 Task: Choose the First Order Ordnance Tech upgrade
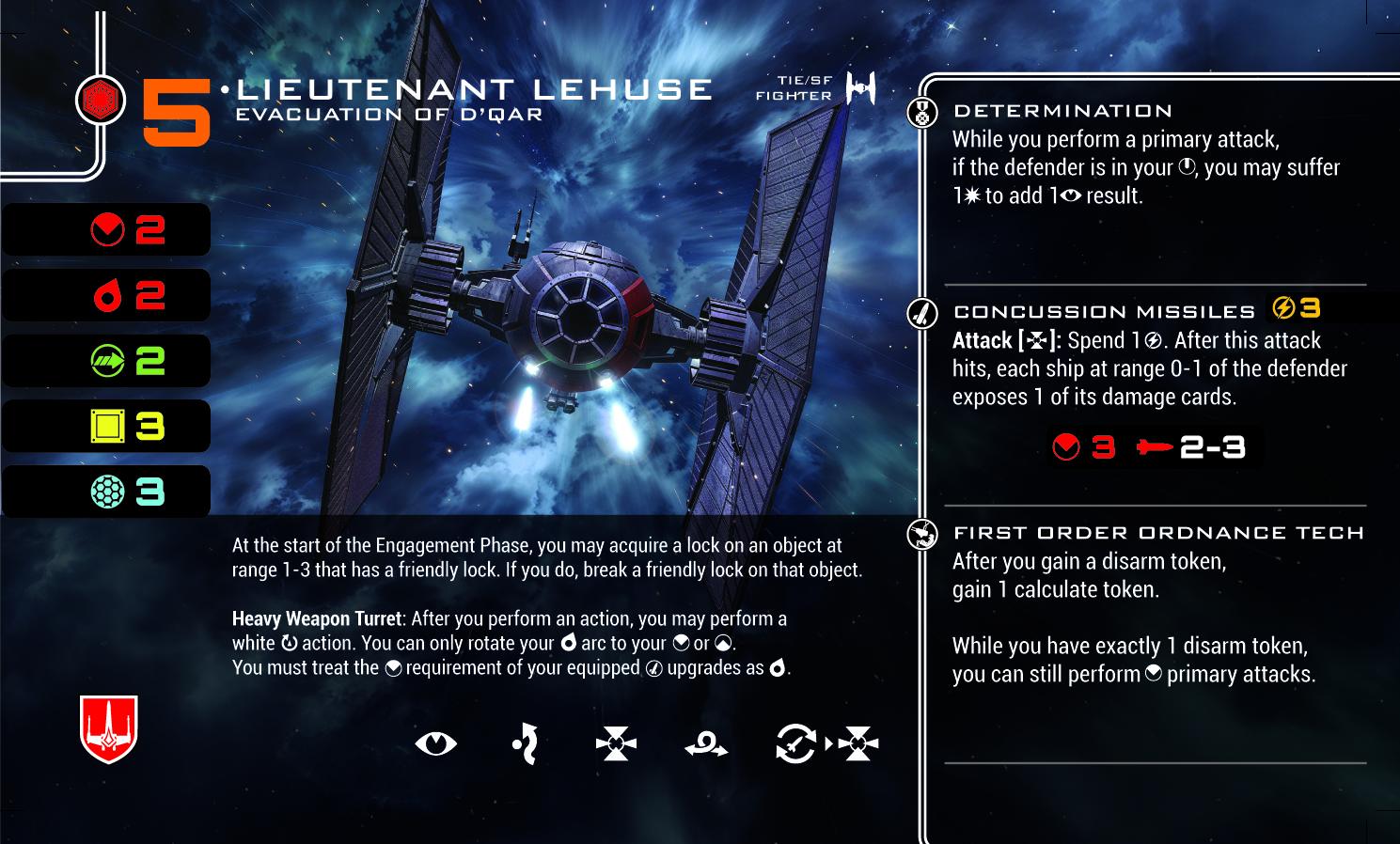click(x=1158, y=533)
